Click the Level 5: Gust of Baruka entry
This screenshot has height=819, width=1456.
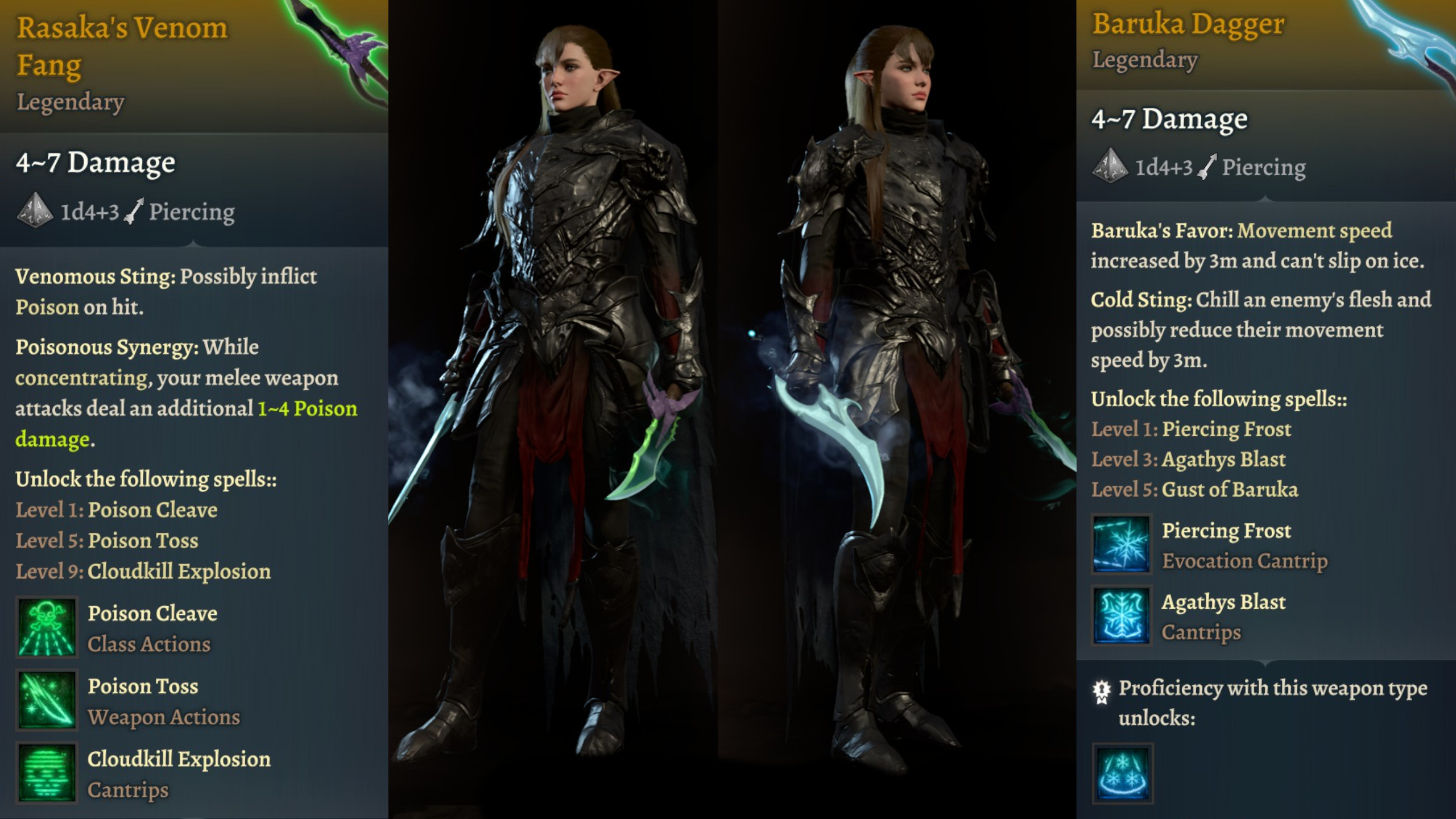click(1194, 490)
